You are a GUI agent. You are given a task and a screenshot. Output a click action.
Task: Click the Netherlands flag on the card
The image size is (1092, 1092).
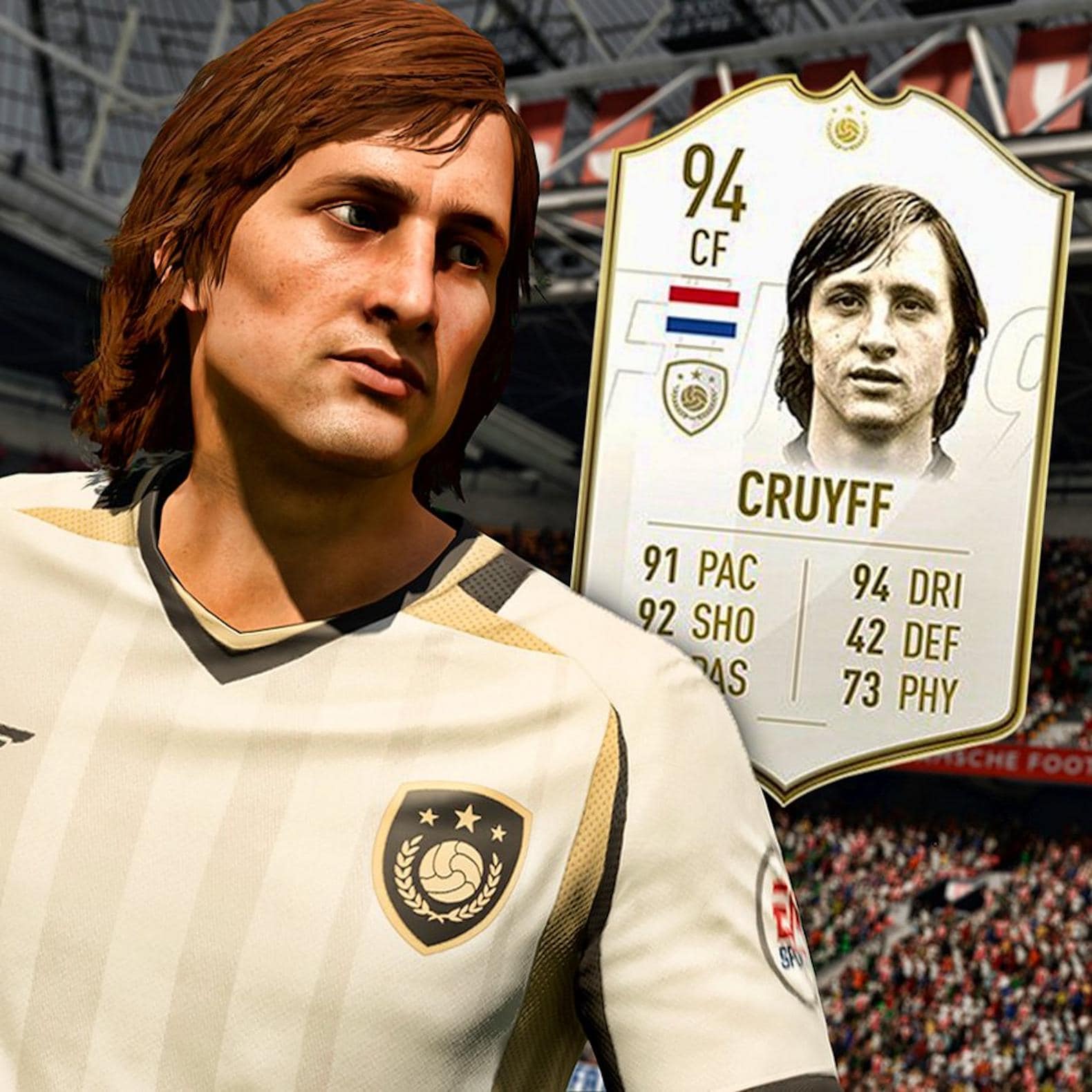(x=702, y=310)
